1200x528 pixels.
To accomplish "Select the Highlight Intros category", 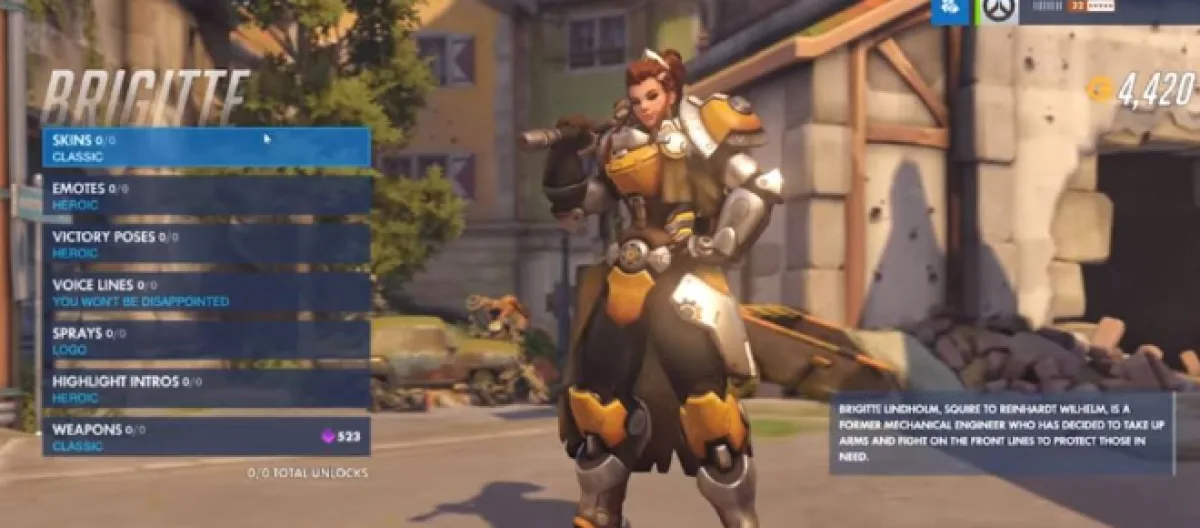I will [206, 388].
